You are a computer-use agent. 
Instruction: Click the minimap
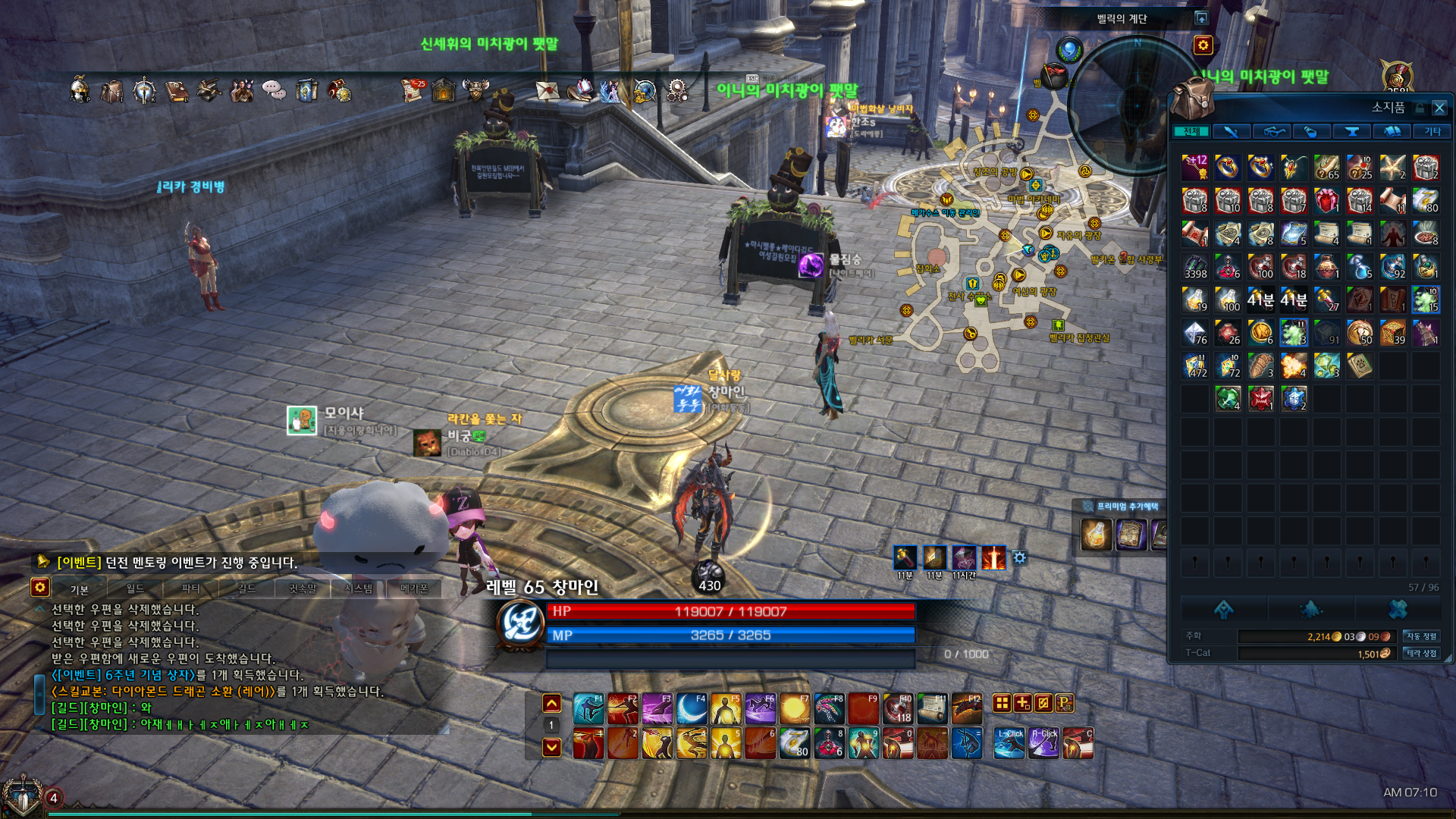click(1135, 106)
